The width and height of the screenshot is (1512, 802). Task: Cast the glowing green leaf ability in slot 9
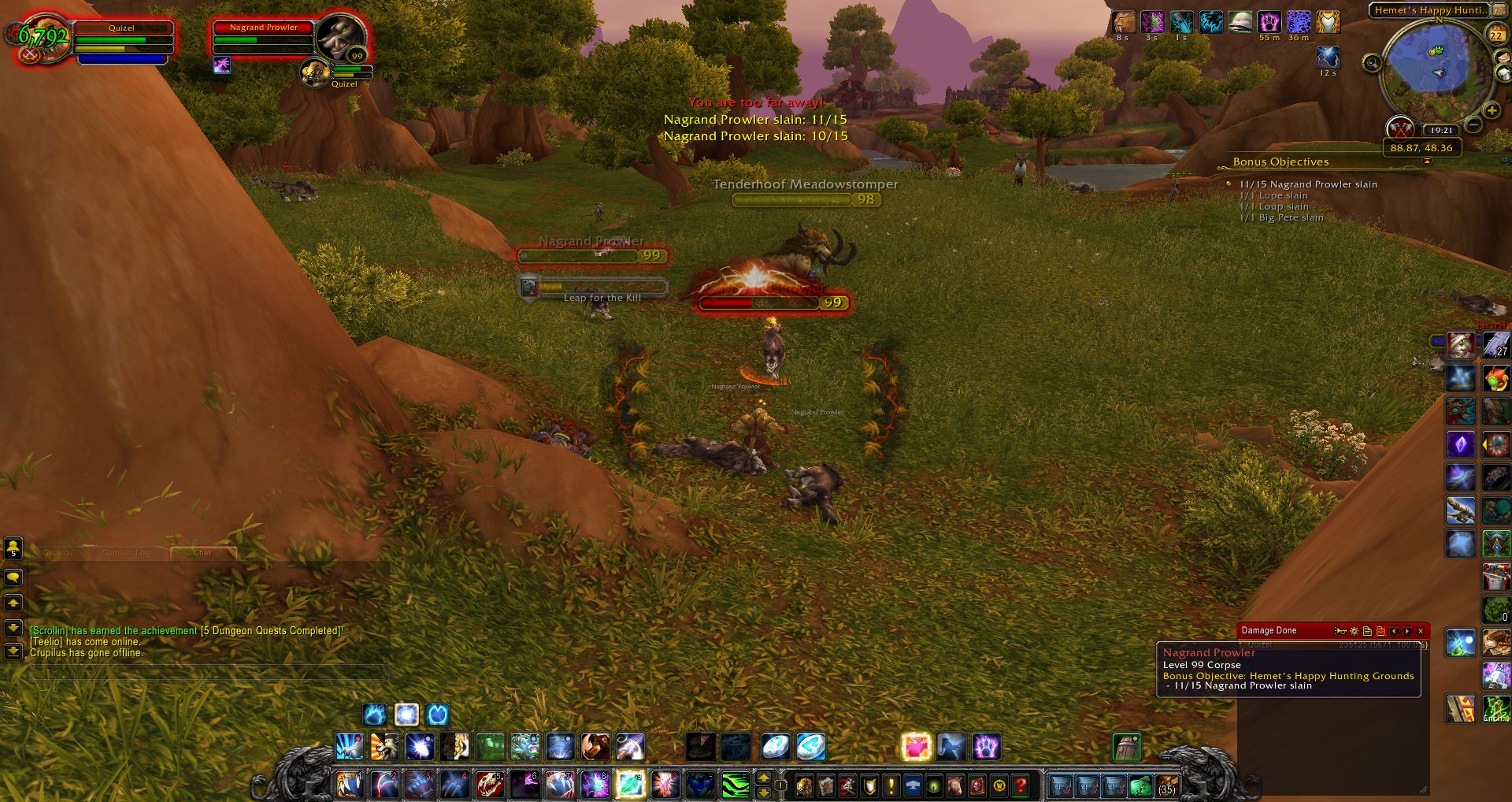(x=630, y=785)
